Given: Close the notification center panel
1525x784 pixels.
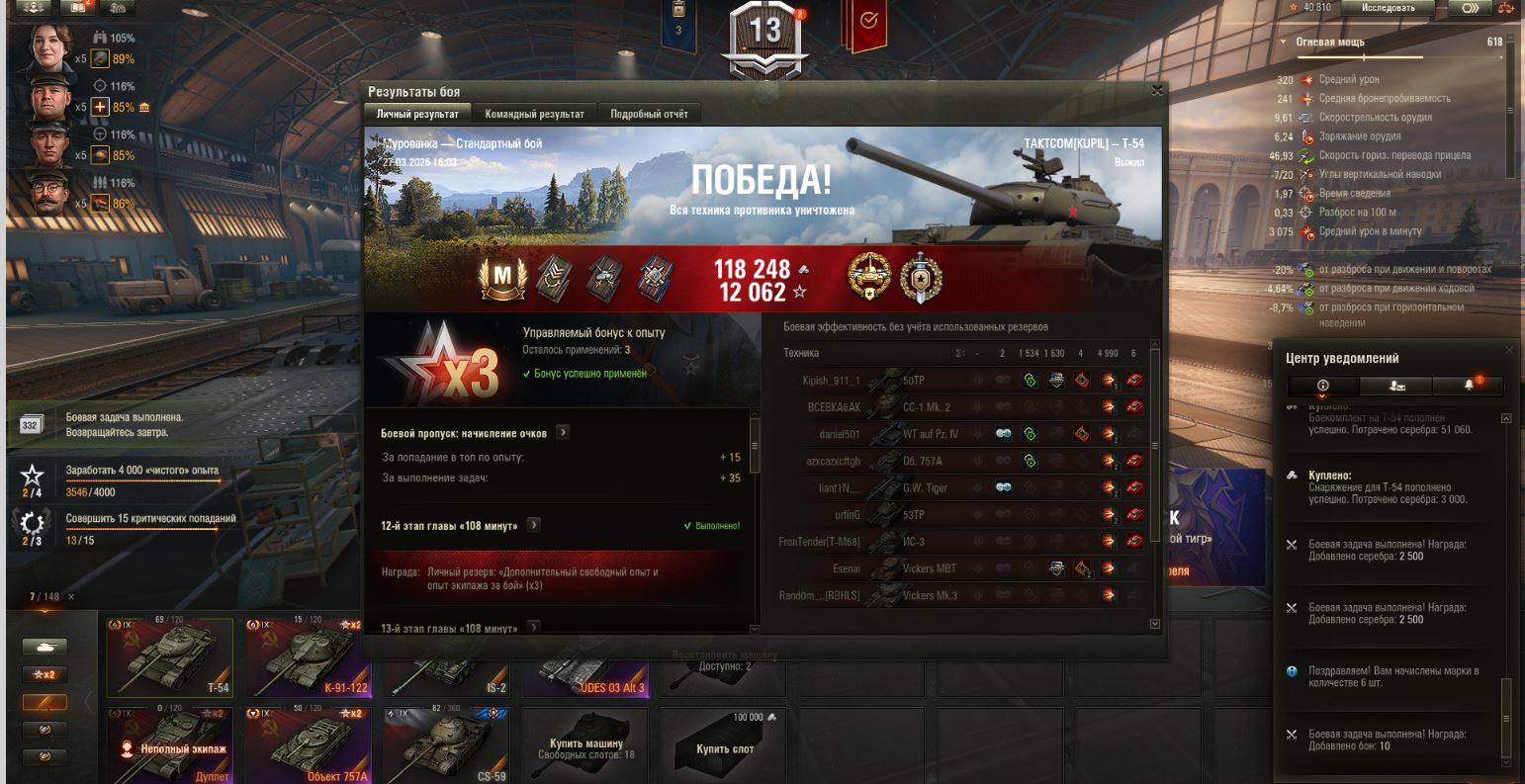Looking at the screenshot, I should tap(1509, 350).
